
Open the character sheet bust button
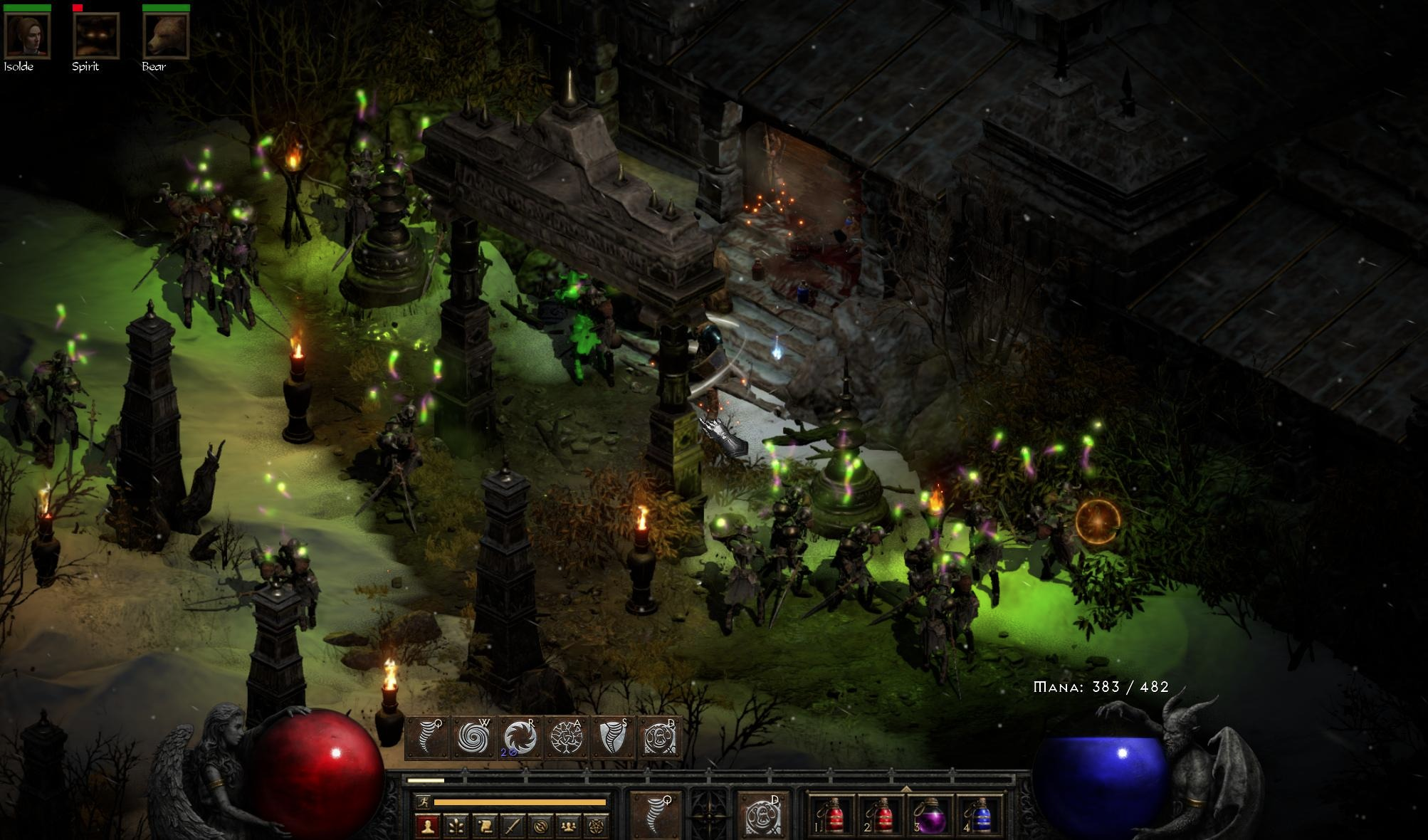pyautogui.click(x=427, y=826)
